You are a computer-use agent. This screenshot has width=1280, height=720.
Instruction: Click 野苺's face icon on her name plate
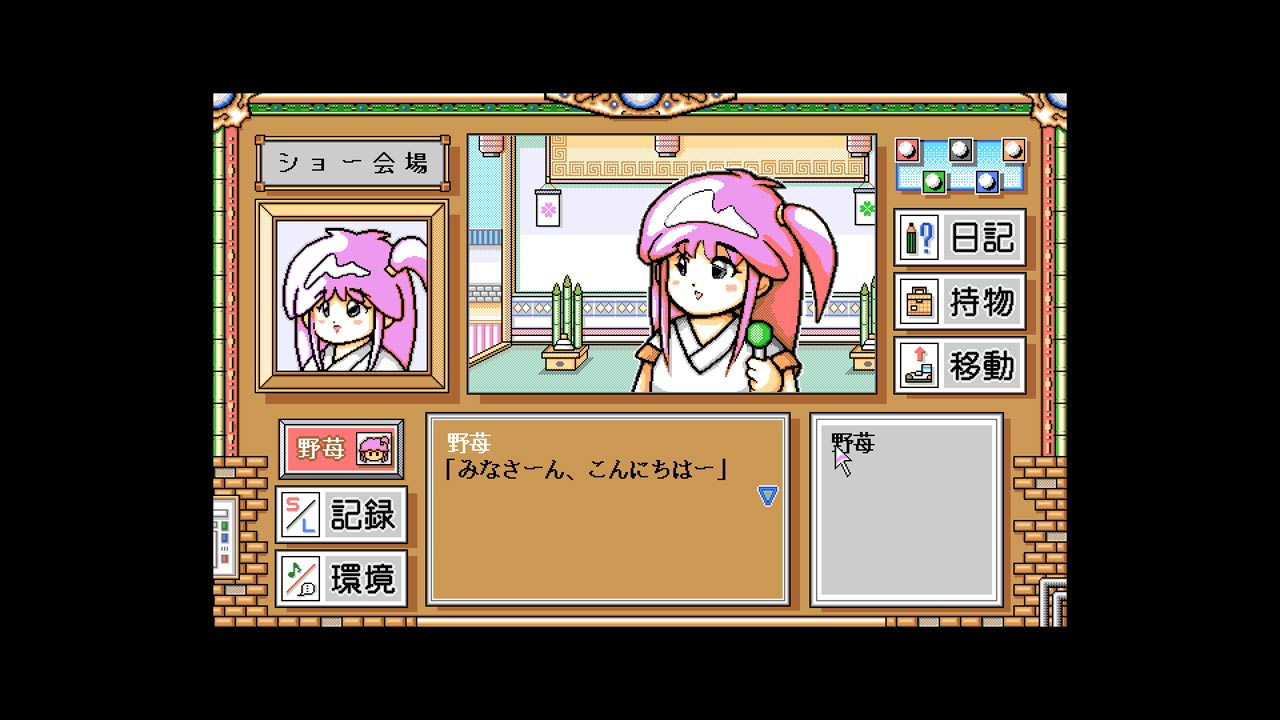[374, 450]
